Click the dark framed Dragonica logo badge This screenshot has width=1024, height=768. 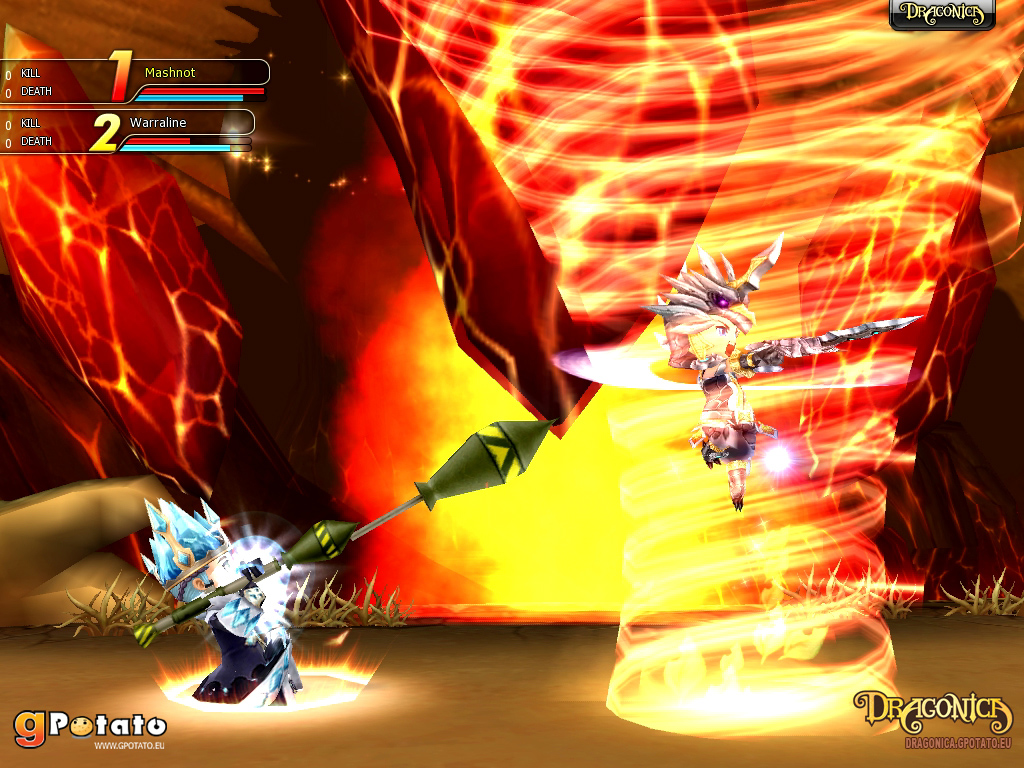[942, 14]
